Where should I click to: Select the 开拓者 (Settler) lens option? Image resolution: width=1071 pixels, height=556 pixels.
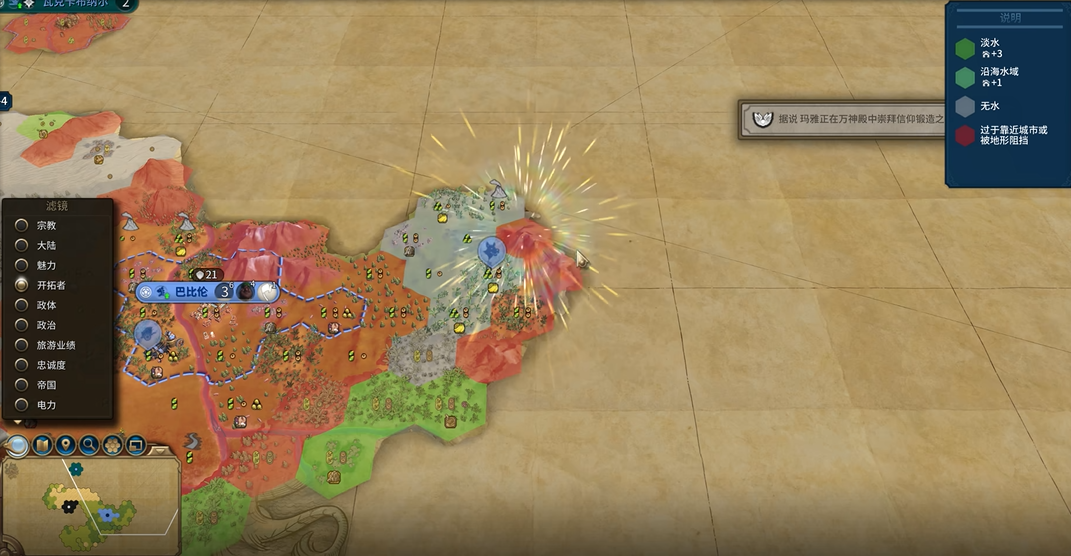[22, 285]
